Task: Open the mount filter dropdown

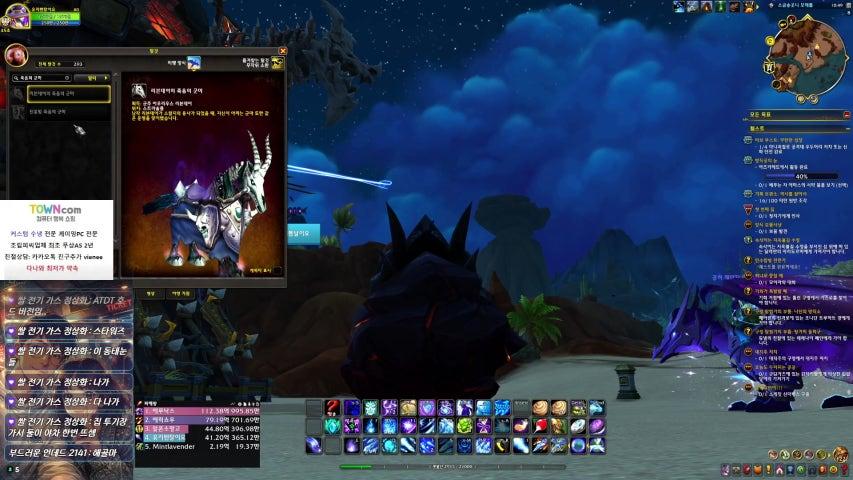Action: (92, 77)
